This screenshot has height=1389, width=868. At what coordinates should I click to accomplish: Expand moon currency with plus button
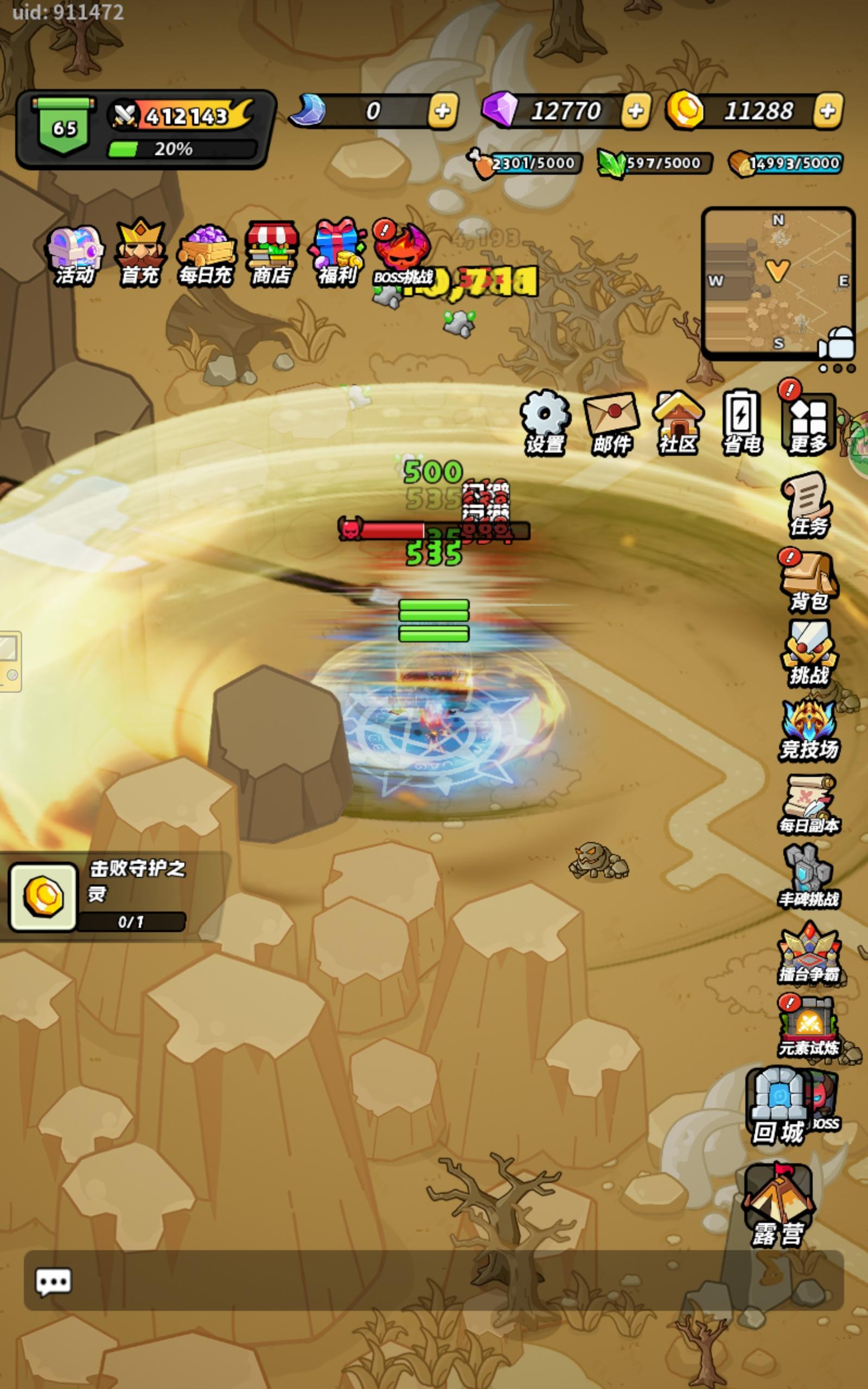(442, 111)
